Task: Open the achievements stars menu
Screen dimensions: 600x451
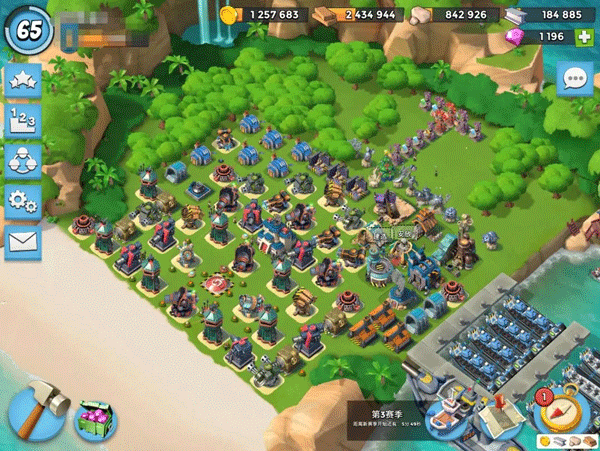Action: tap(23, 81)
